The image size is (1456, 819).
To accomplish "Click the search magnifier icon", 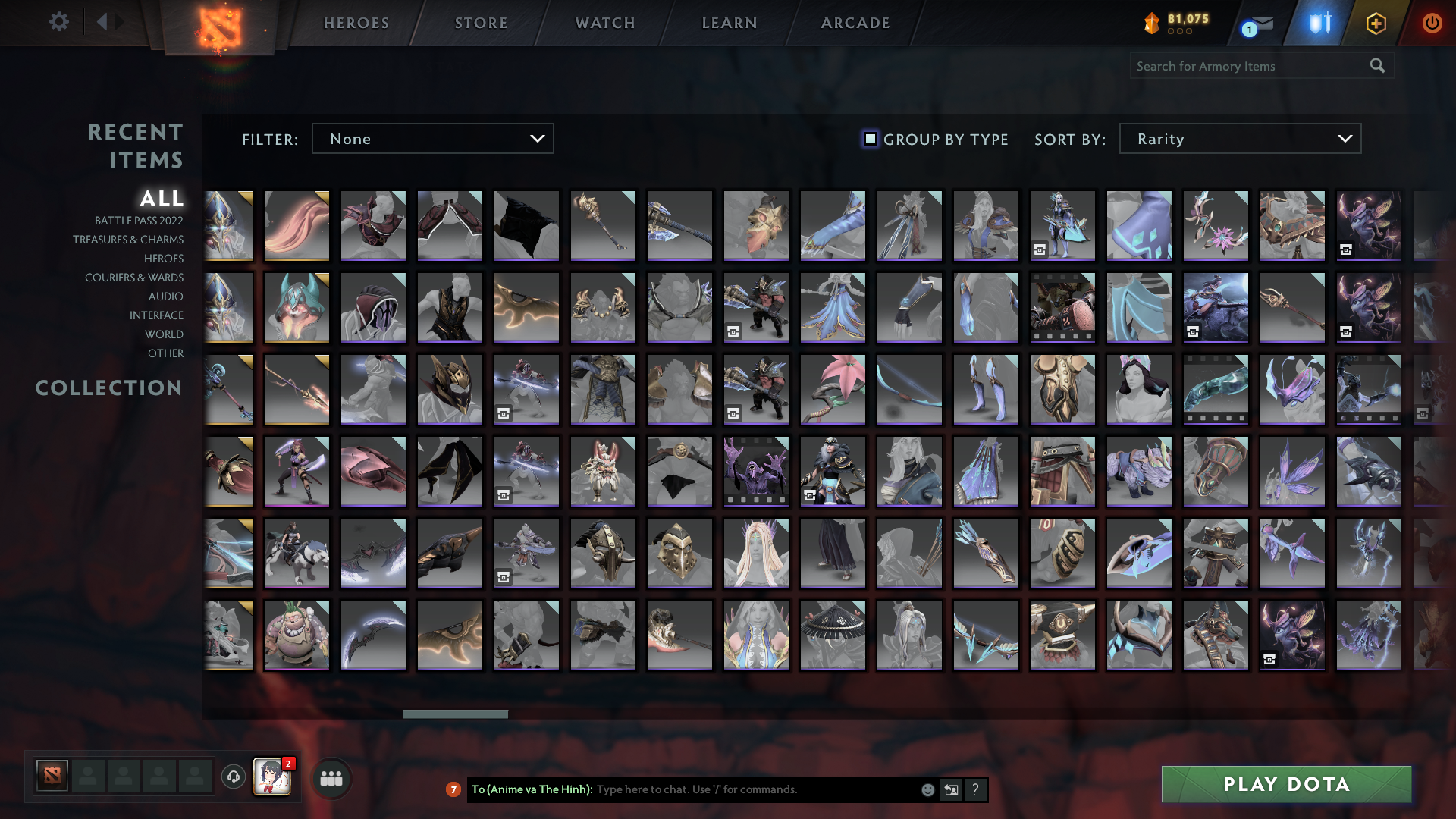I will (1376, 66).
